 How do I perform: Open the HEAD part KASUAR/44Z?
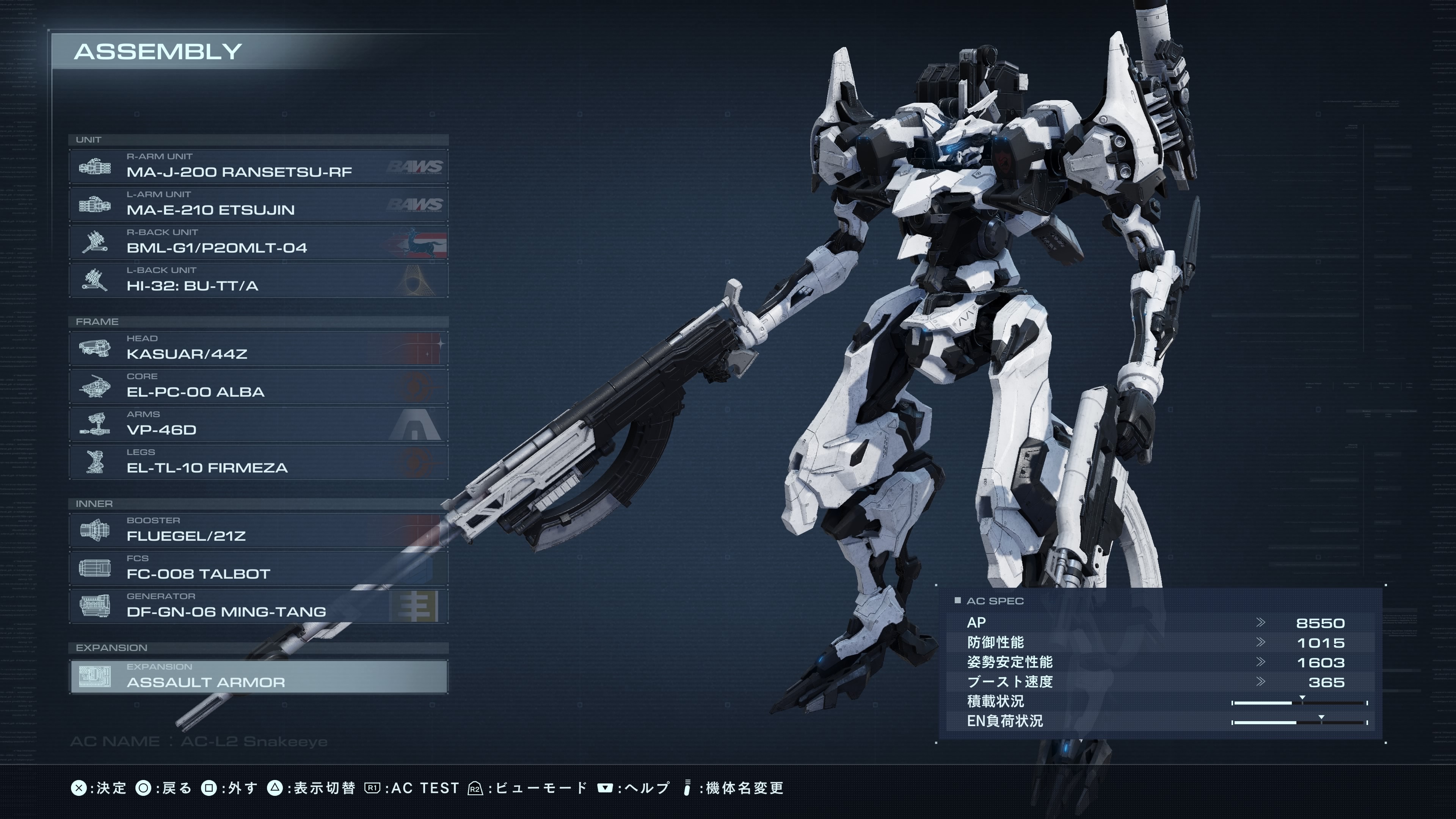tap(258, 348)
